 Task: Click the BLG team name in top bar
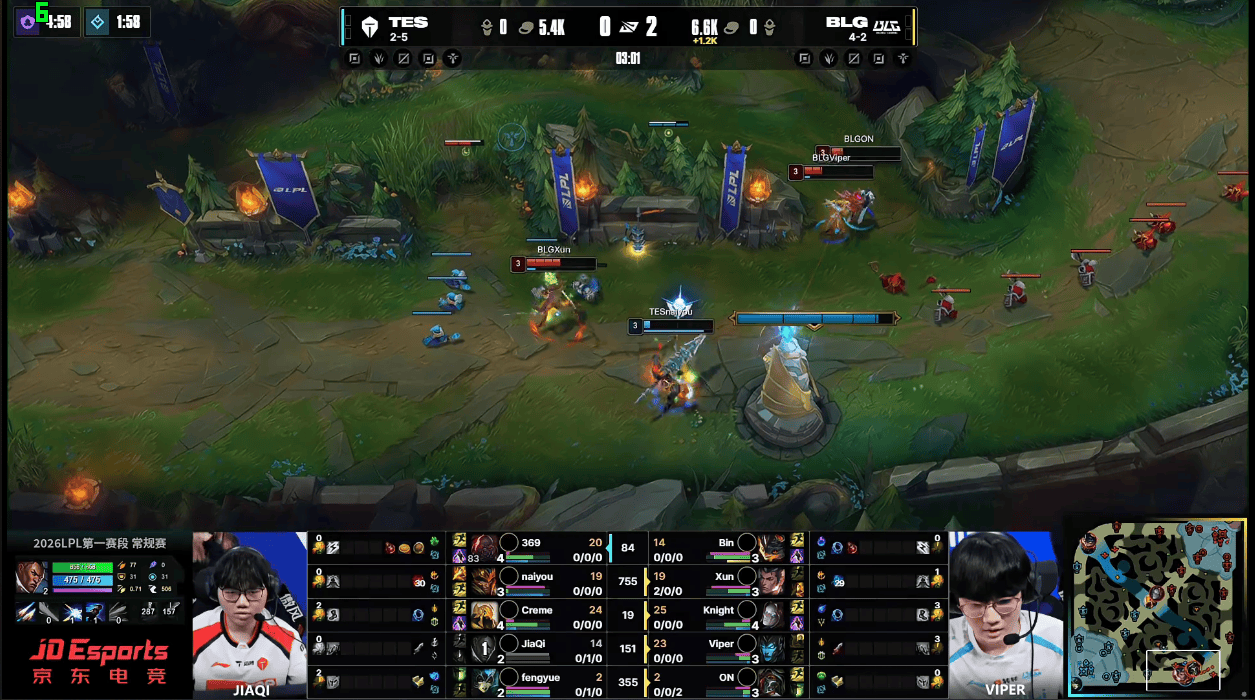click(846, 22)
